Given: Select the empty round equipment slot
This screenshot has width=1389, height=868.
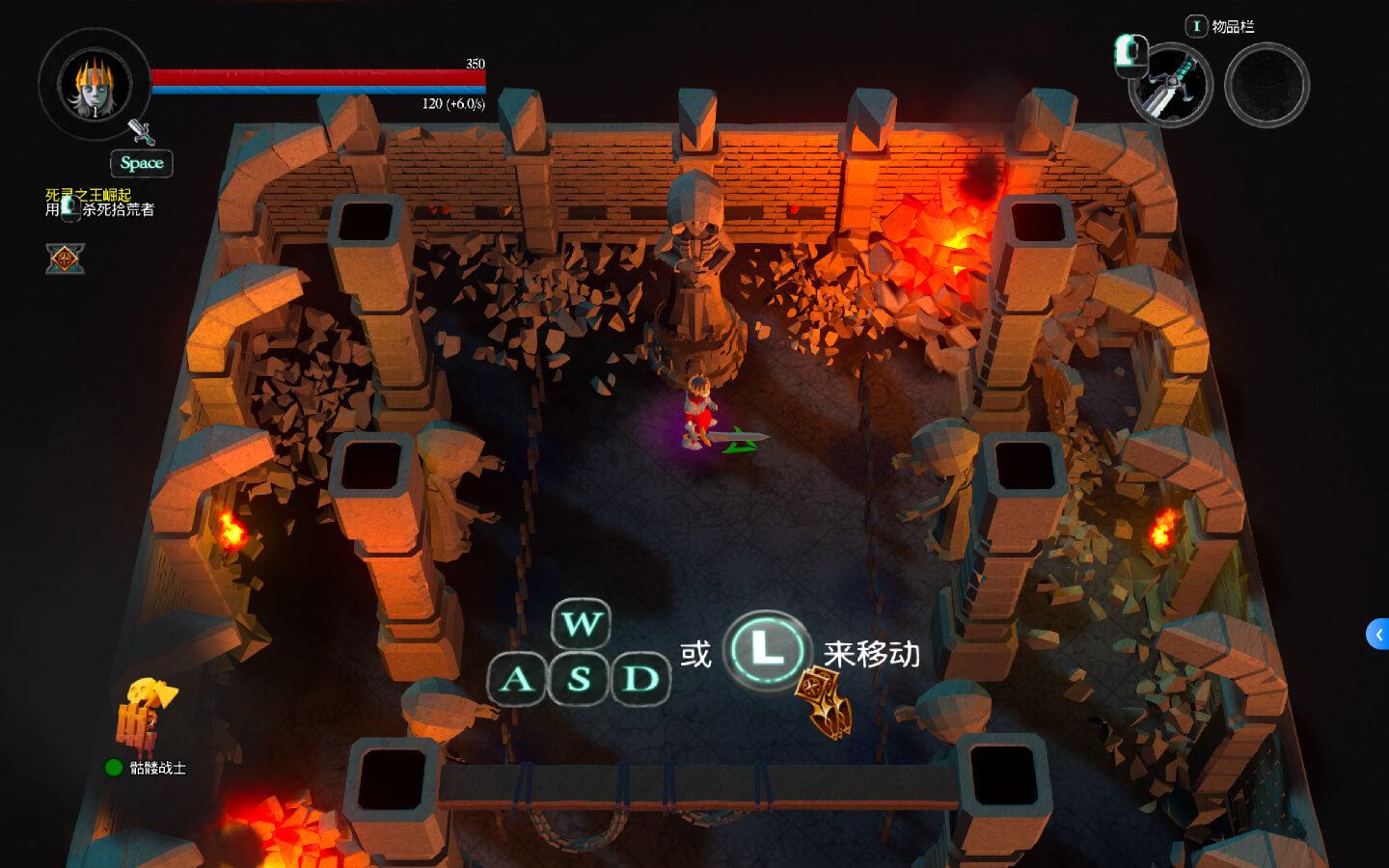Looking at the screenshot, I should click(1266, 85).
